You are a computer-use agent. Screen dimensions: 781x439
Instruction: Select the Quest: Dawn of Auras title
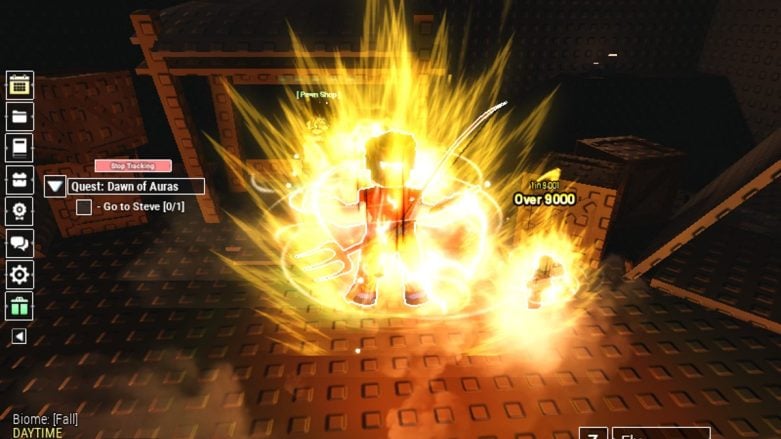[x=136, y=186]
